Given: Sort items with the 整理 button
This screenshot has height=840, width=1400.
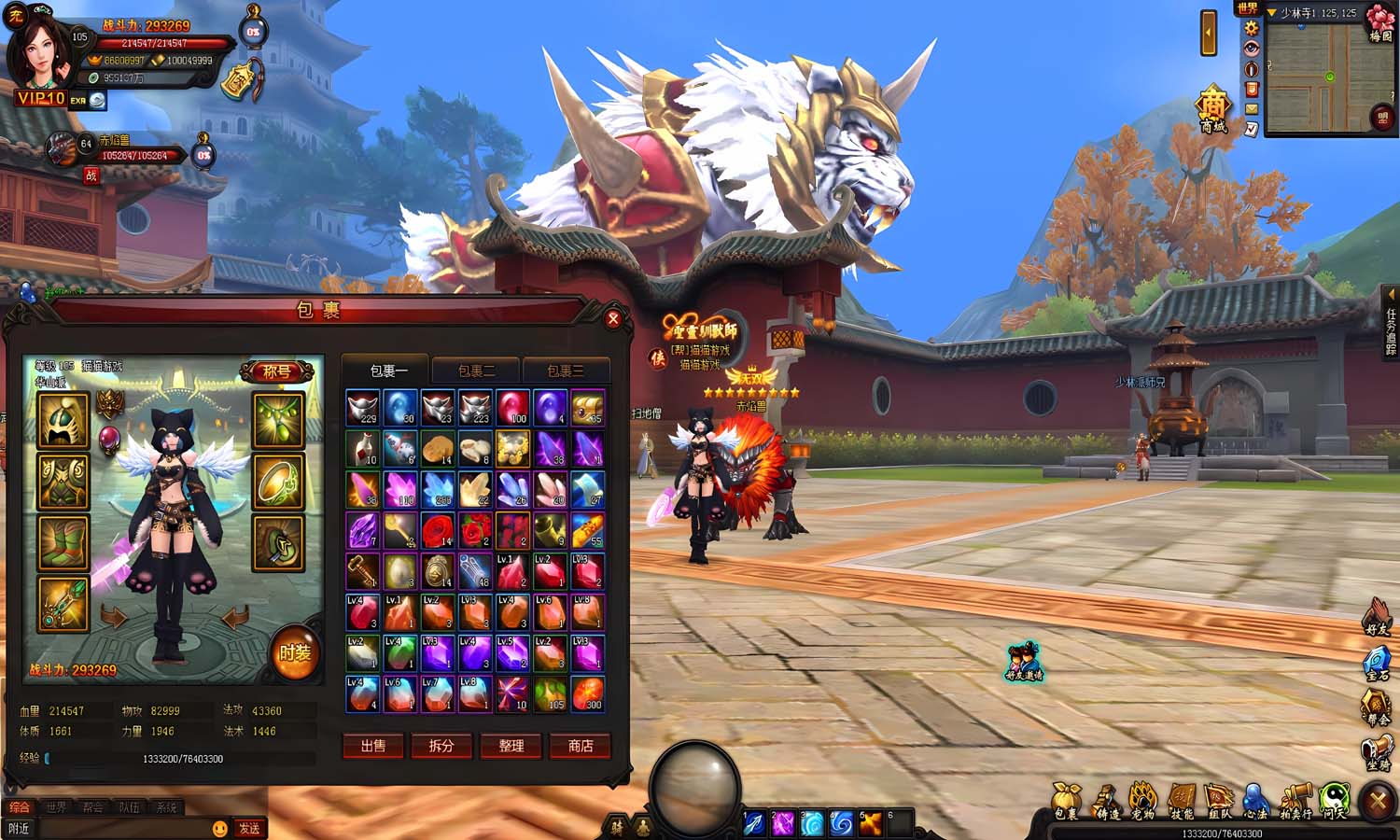Looking at the screenshot, I should click(x=511, y=746).
